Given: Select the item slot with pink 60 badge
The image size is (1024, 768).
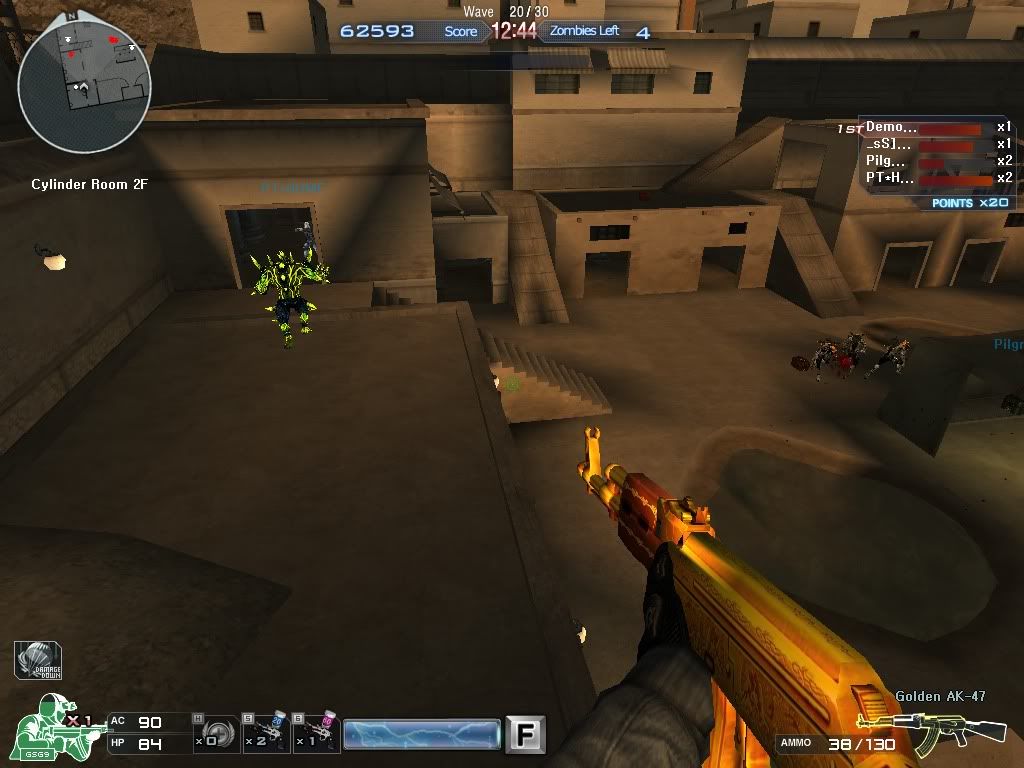Looking at the screenshot, I should [317, 735].
